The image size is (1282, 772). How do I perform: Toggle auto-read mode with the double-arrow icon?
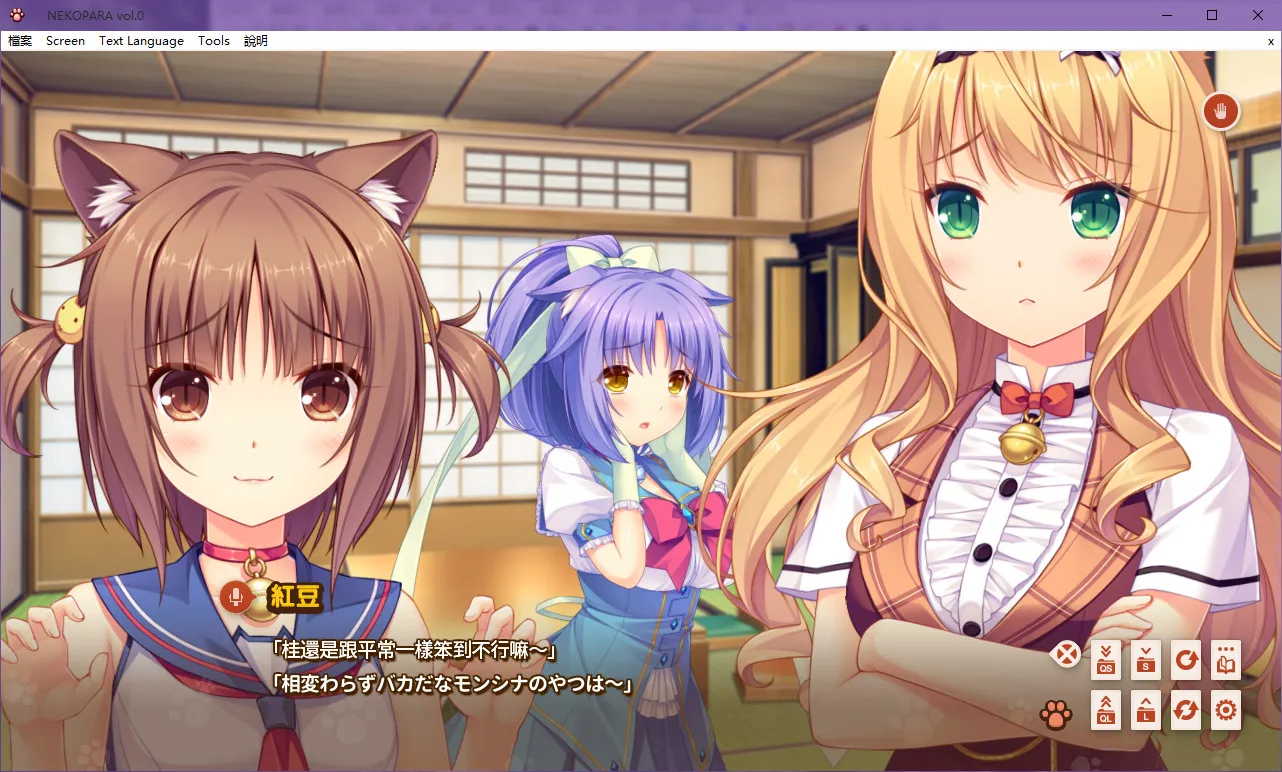point(1185,711)
